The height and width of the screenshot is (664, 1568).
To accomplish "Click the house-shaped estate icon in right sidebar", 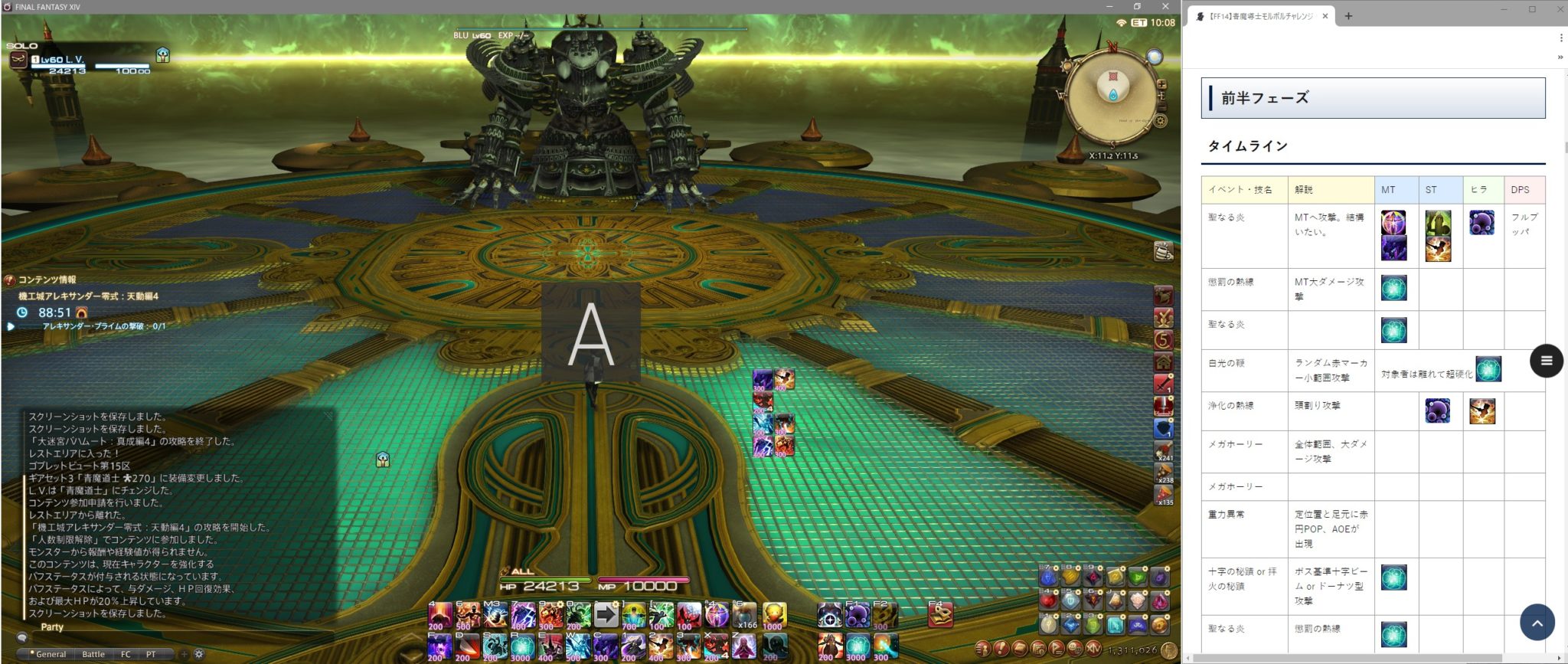I will coord(1165,361).
